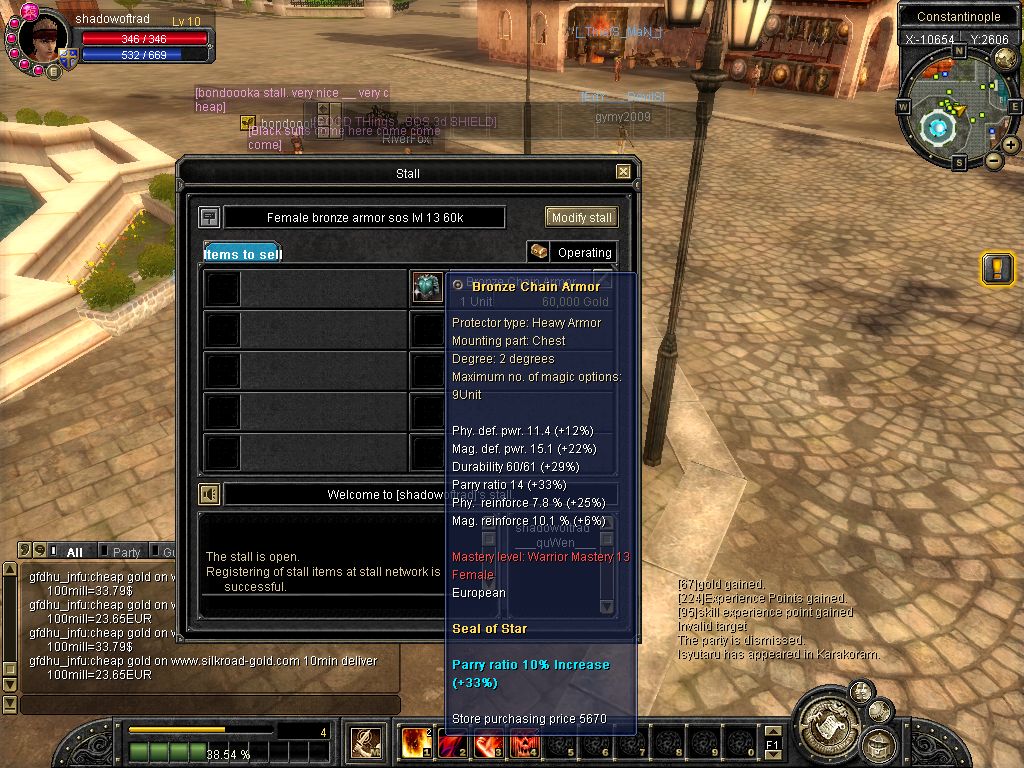Image resolution: width=1024 pixels, height=768 pixels.
Task: Edit the stall title text field
Action: [x=364, y=218]
